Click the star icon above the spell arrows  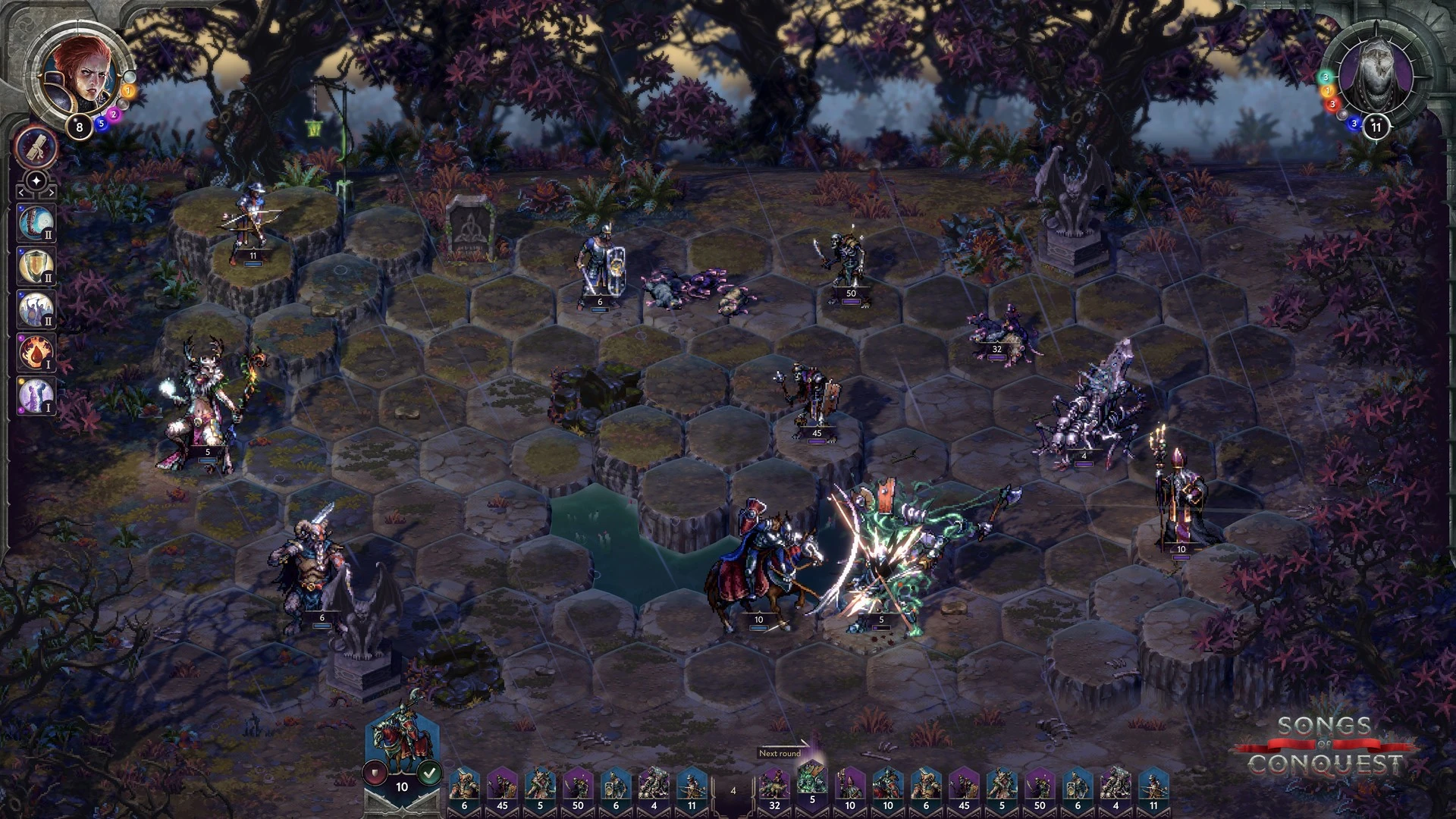point(36,181)
